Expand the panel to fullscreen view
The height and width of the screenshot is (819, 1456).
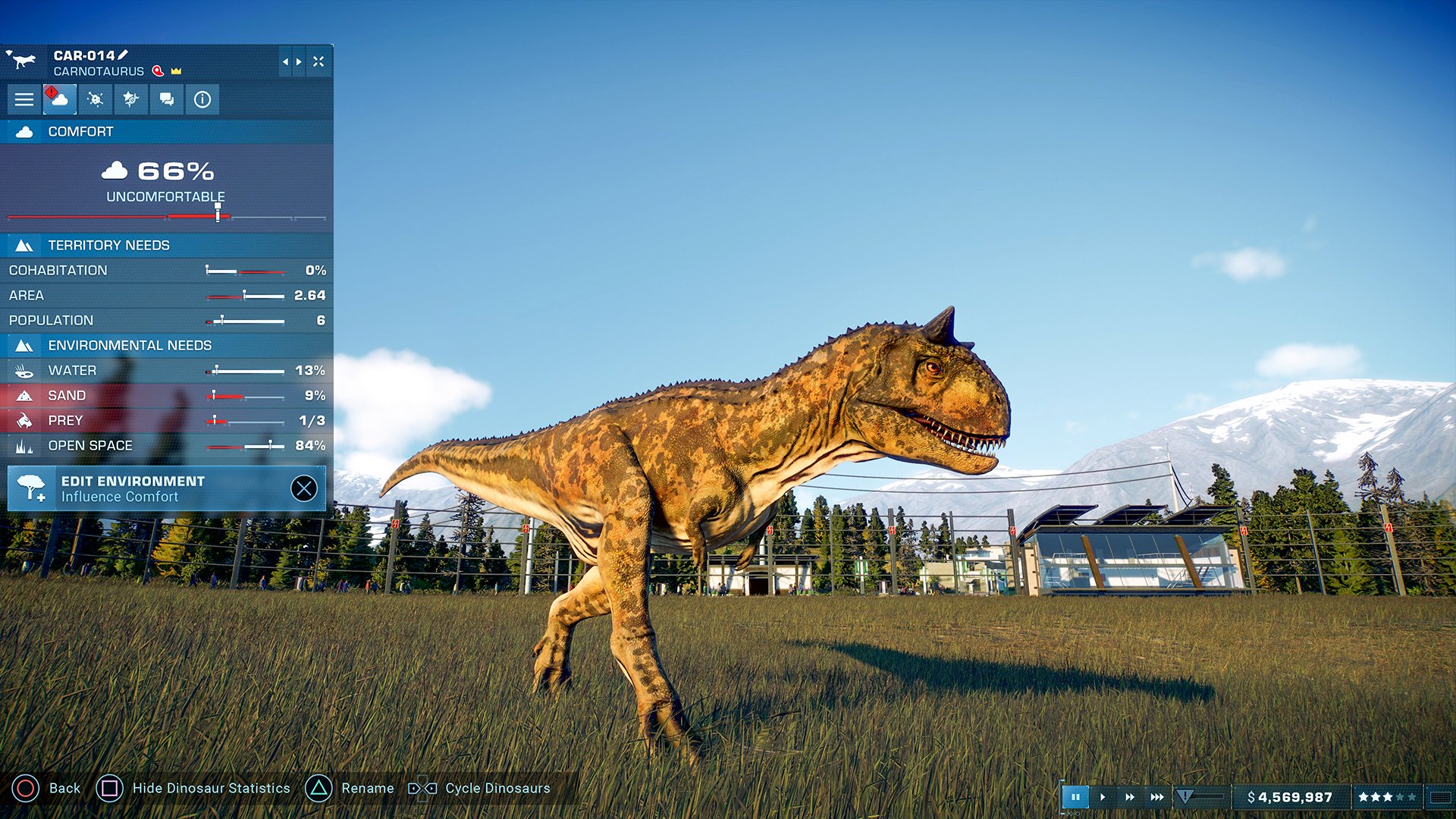(x=319, y=62)
